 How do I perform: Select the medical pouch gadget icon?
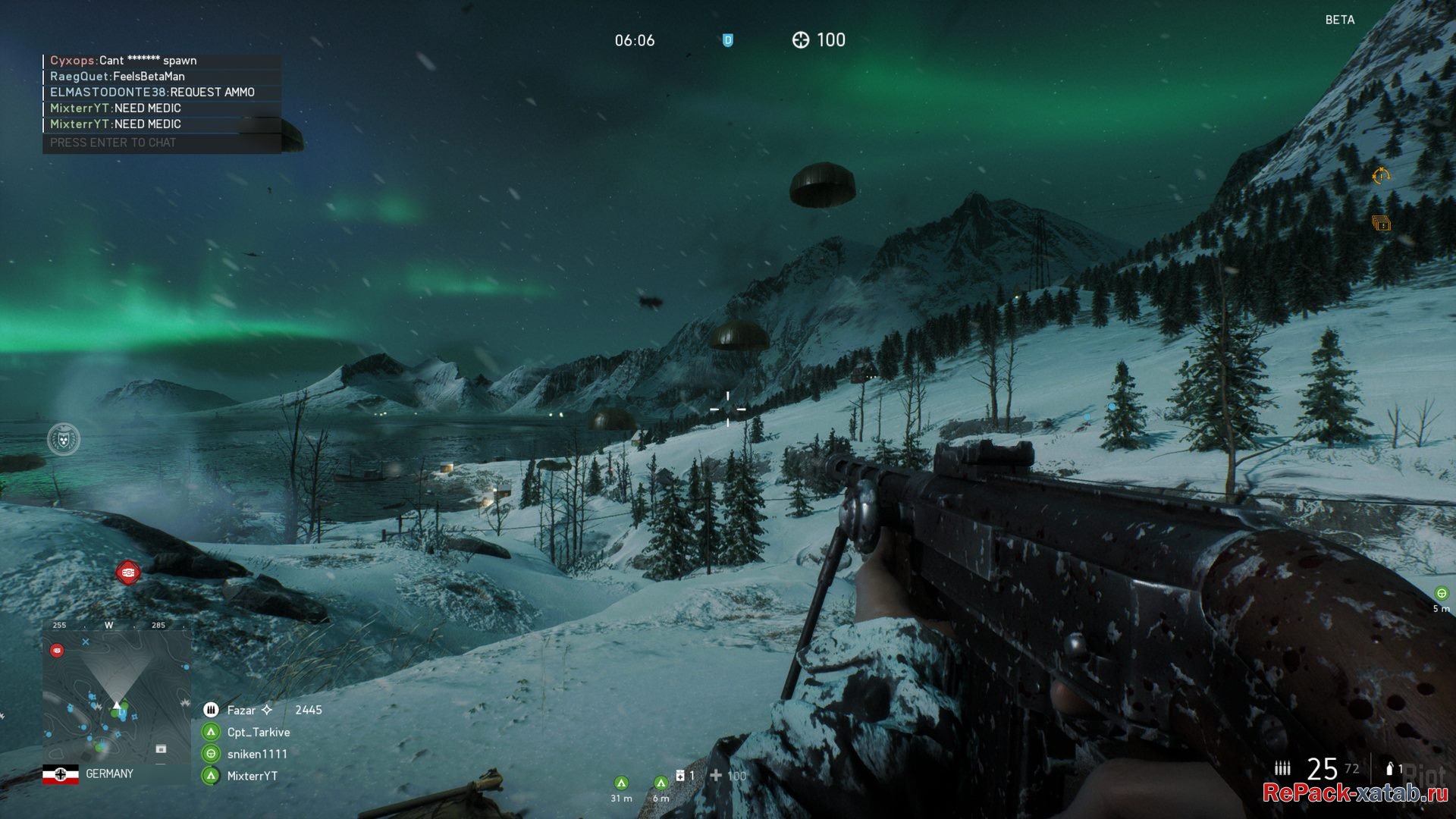pyautogui.click(x=680, y=775)
